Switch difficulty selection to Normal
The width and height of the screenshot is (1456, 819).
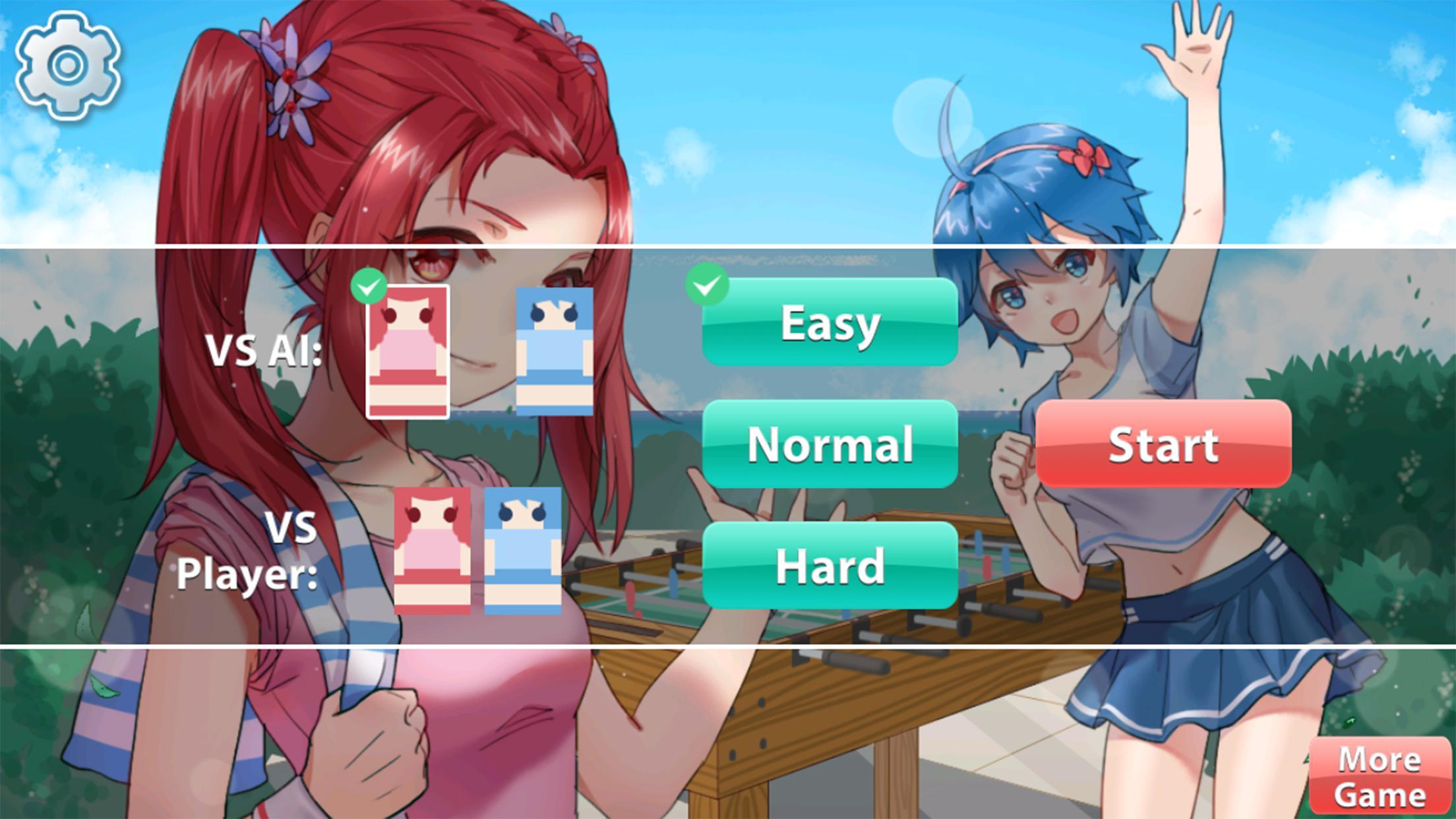[830, 446]
